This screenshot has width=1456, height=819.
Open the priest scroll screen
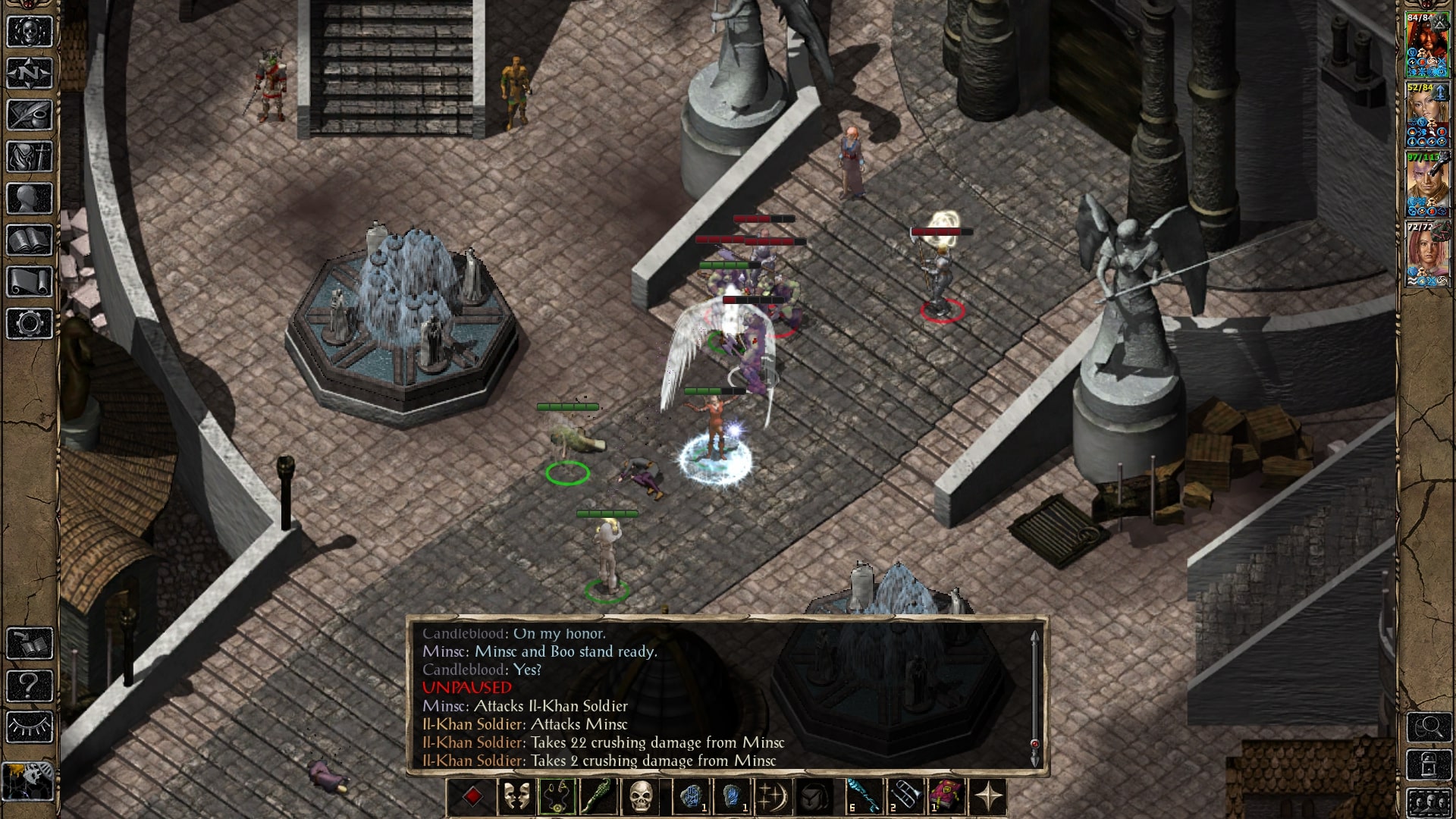[30, 282]
